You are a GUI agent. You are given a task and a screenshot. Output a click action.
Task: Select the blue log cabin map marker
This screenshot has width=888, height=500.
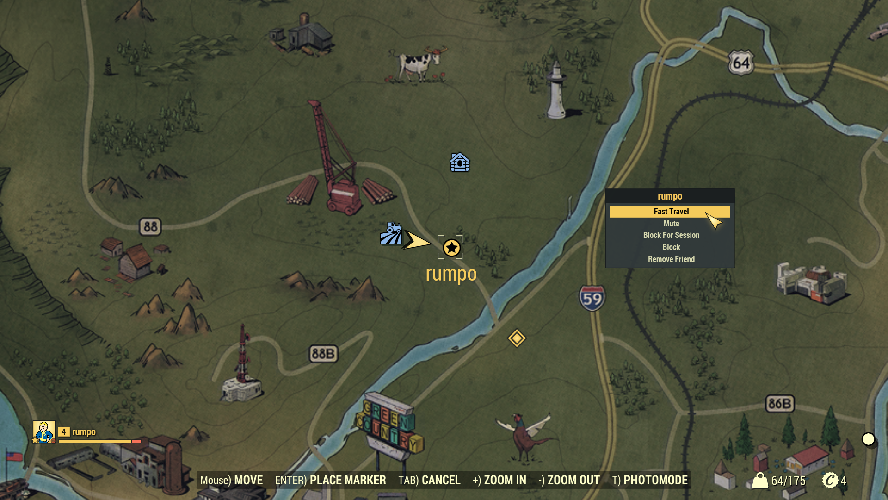coord(459,162)
